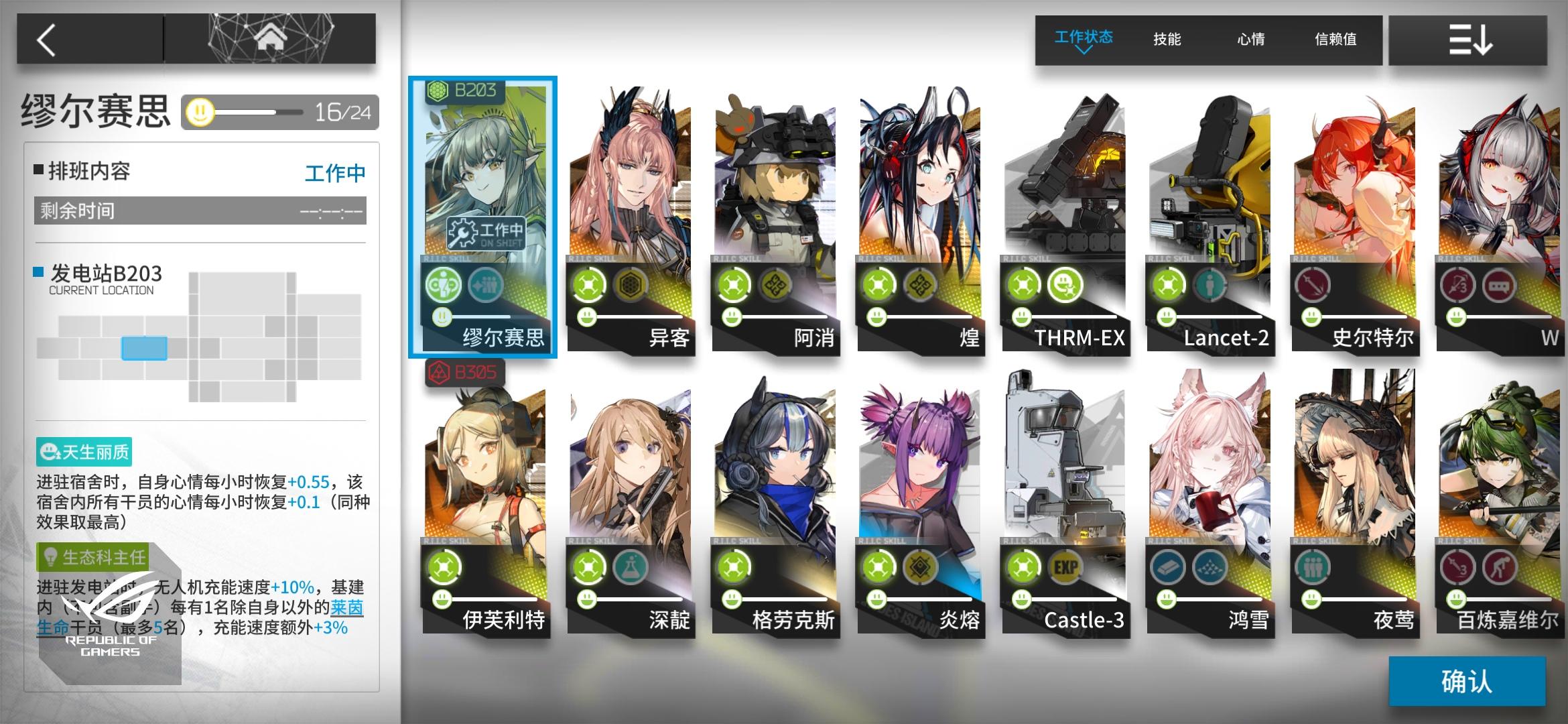Toggle selection of operator 异客
Viewport: 1568px width, 724px height.
click(x=630, y=201)
